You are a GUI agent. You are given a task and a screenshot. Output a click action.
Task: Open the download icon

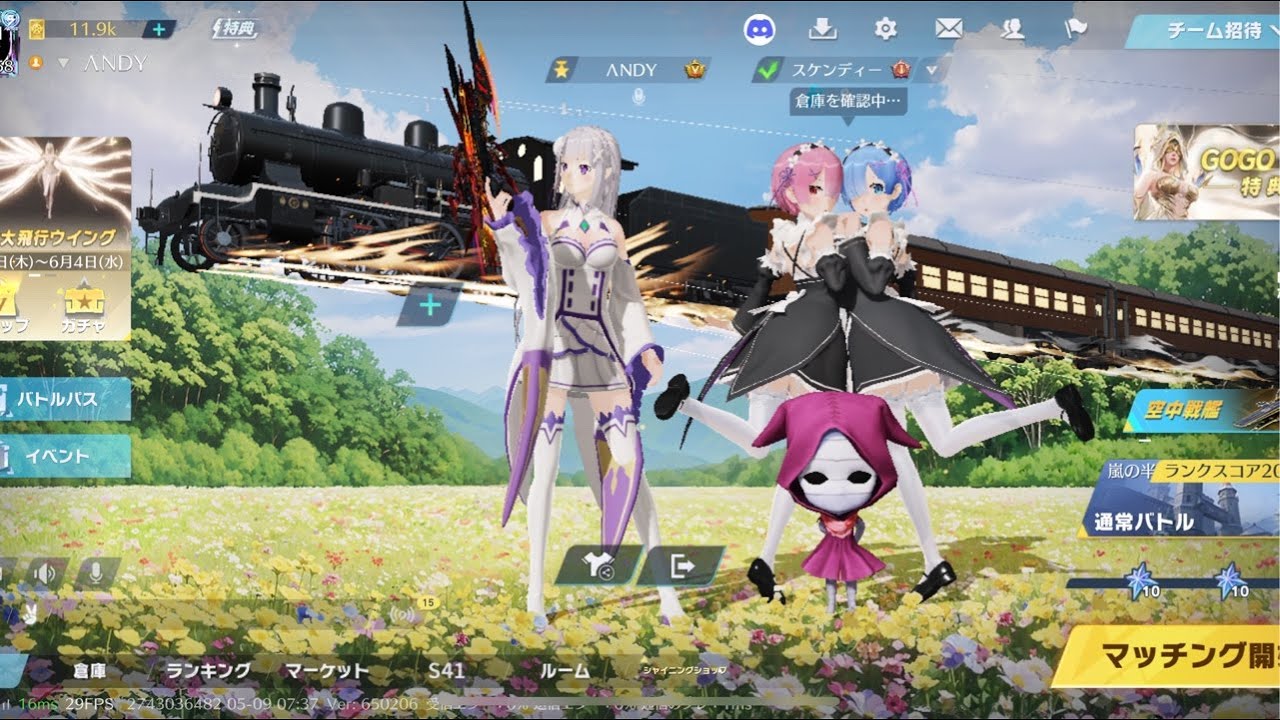(822, 29)
